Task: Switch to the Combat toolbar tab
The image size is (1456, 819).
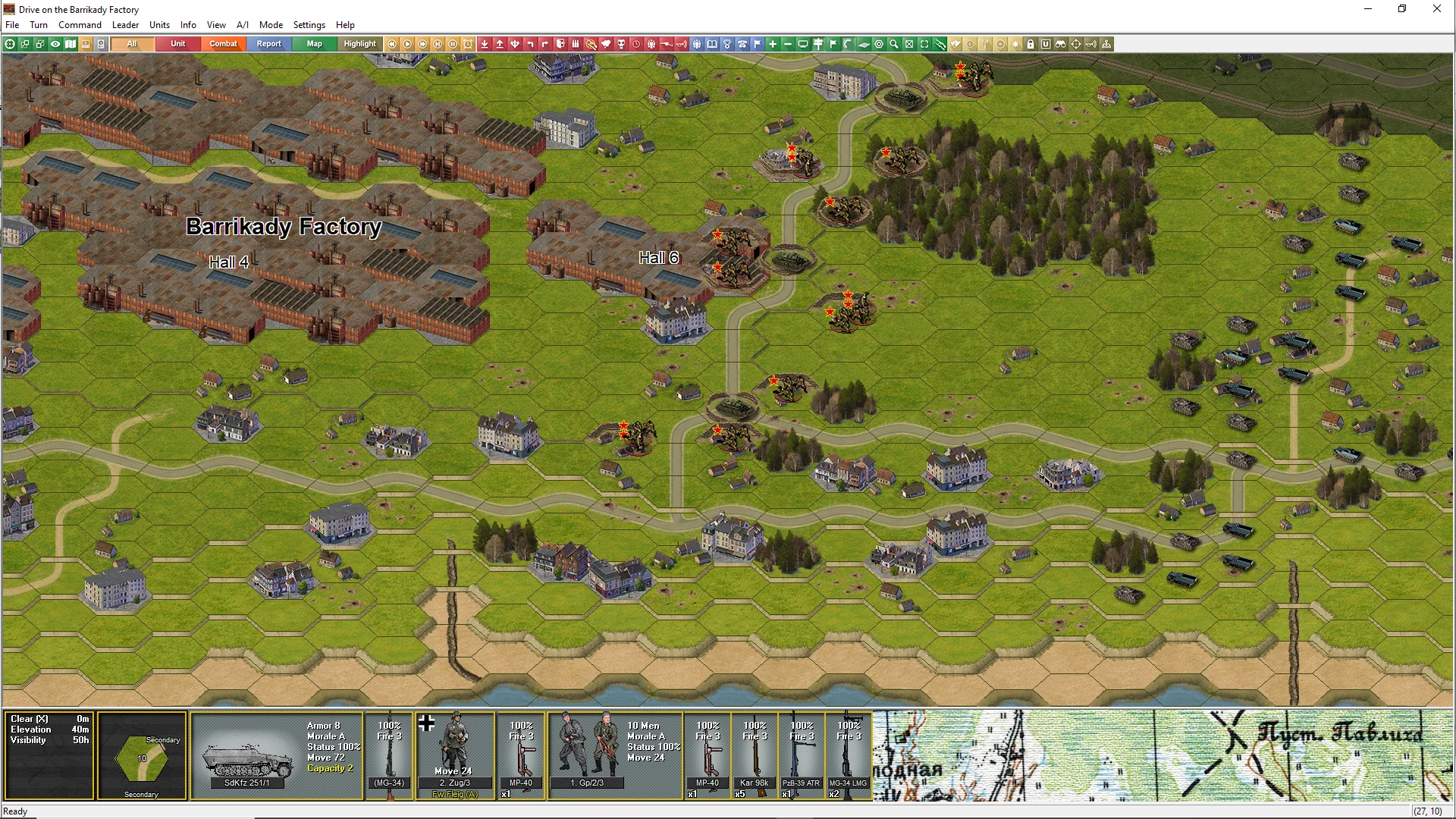Action: pyautogui.click(x=223, y=44)
